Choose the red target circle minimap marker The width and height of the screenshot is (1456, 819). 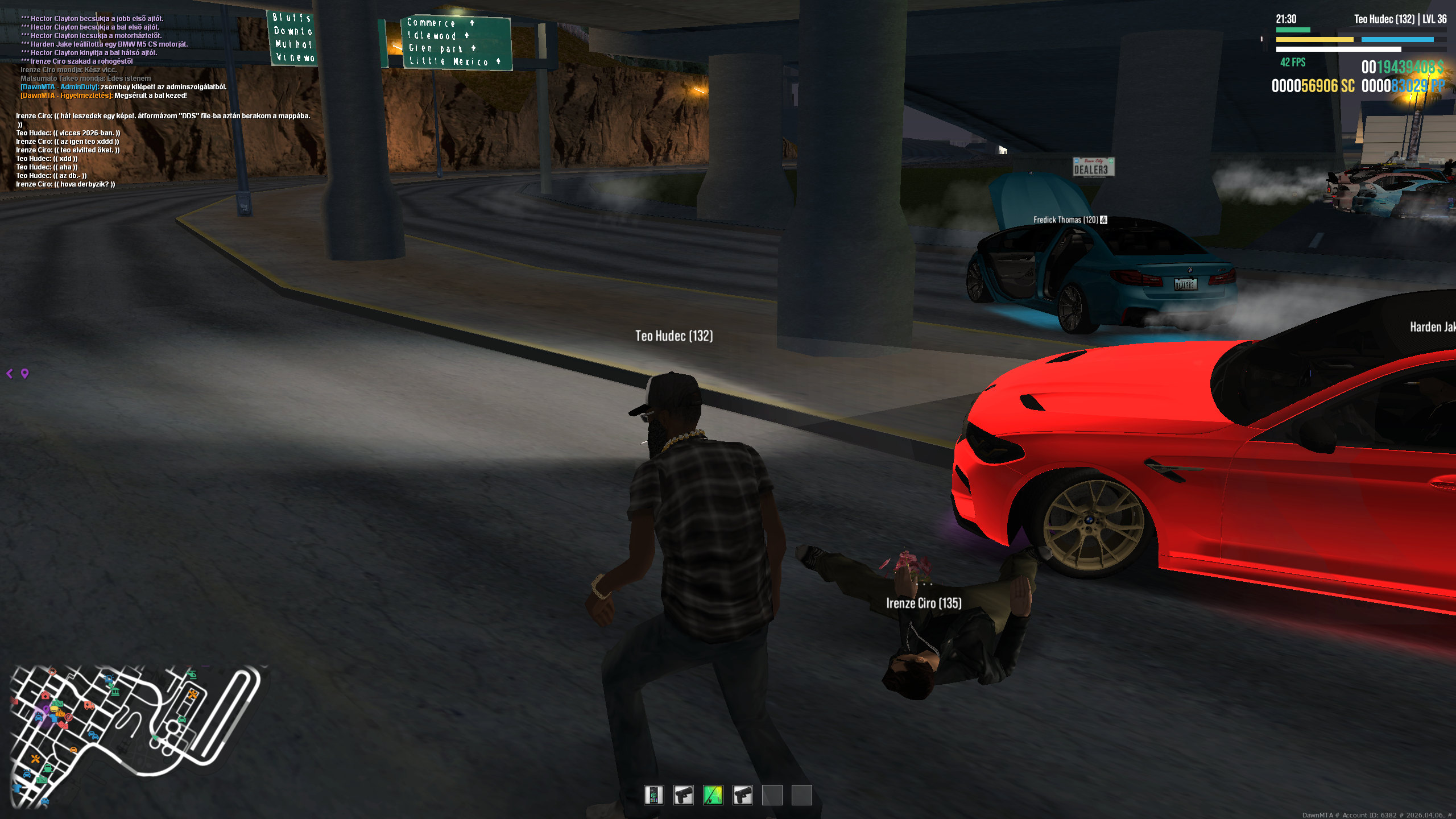click(x=69, y=717)
